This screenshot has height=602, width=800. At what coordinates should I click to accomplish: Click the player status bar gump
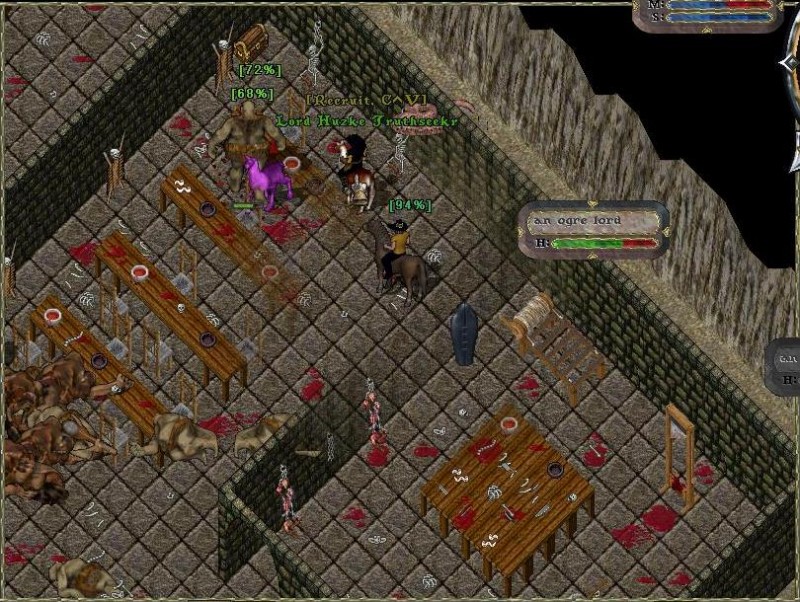708,10
